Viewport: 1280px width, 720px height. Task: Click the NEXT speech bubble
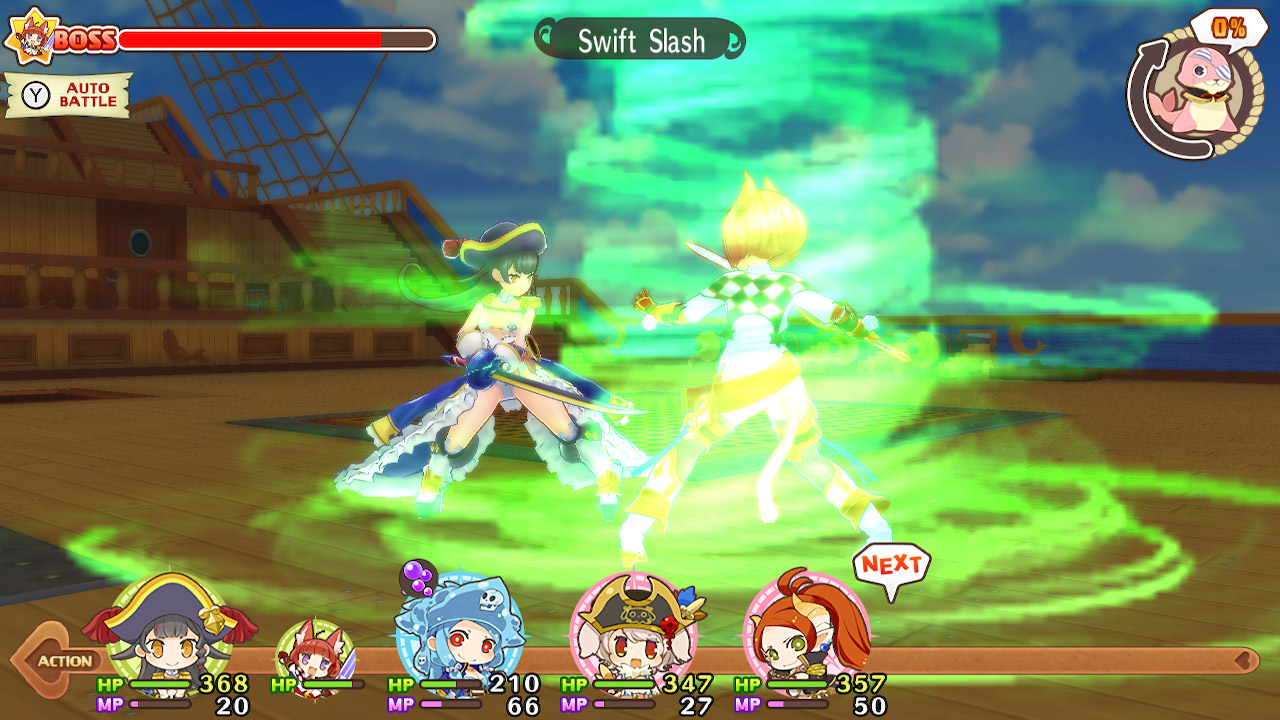[891, 565]
